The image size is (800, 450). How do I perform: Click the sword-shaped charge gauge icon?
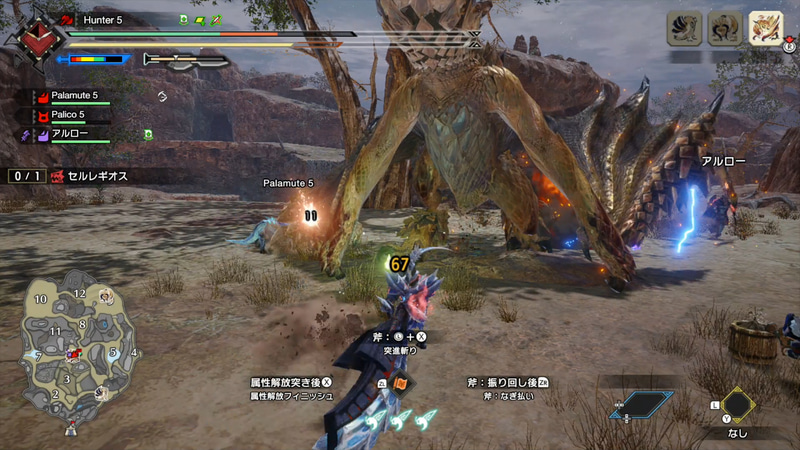click(x=186, y=60)
